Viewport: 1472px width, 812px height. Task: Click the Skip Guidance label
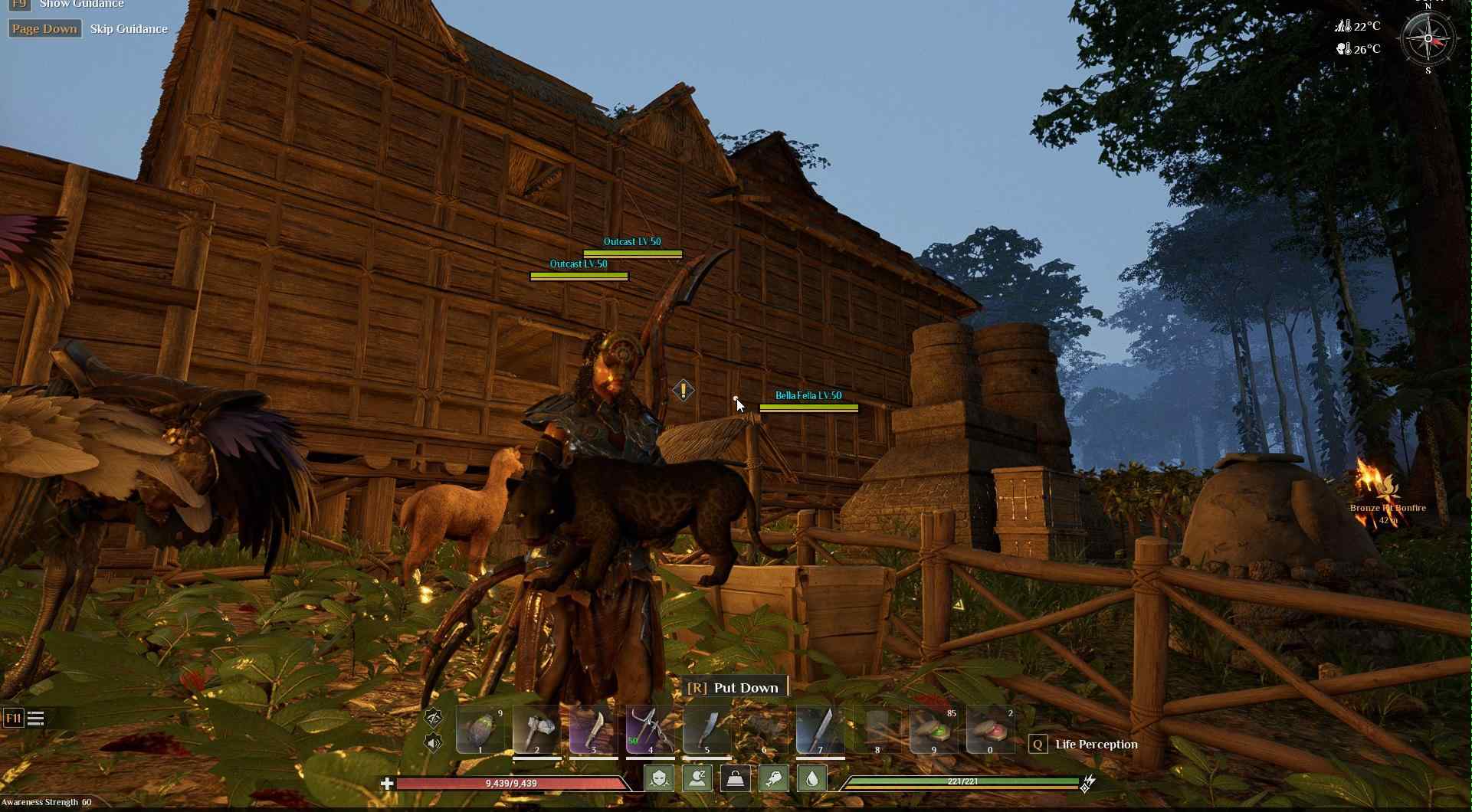coord(129,29)
